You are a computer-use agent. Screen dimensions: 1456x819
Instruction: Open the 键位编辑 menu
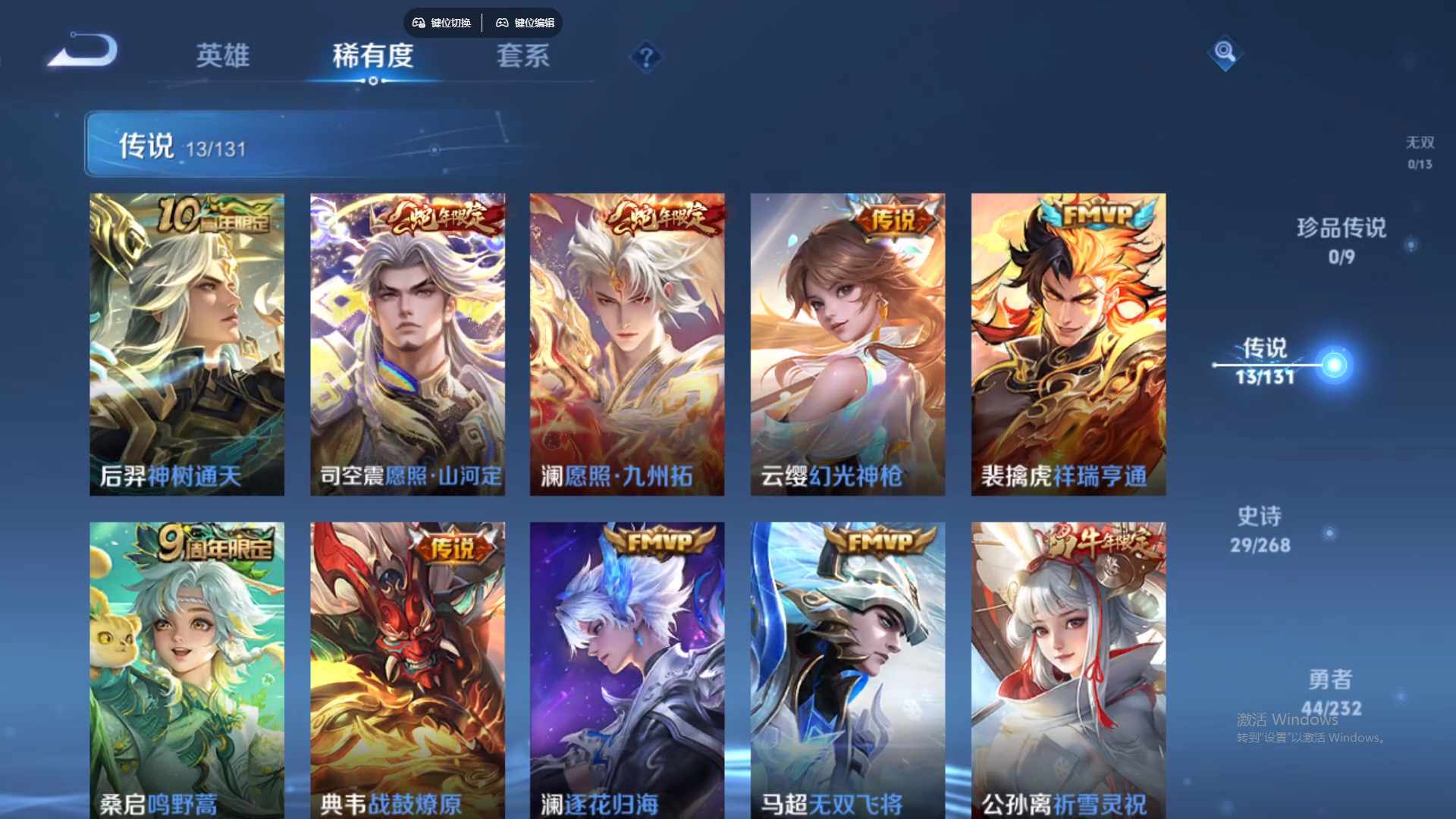(x=526, y=23)
